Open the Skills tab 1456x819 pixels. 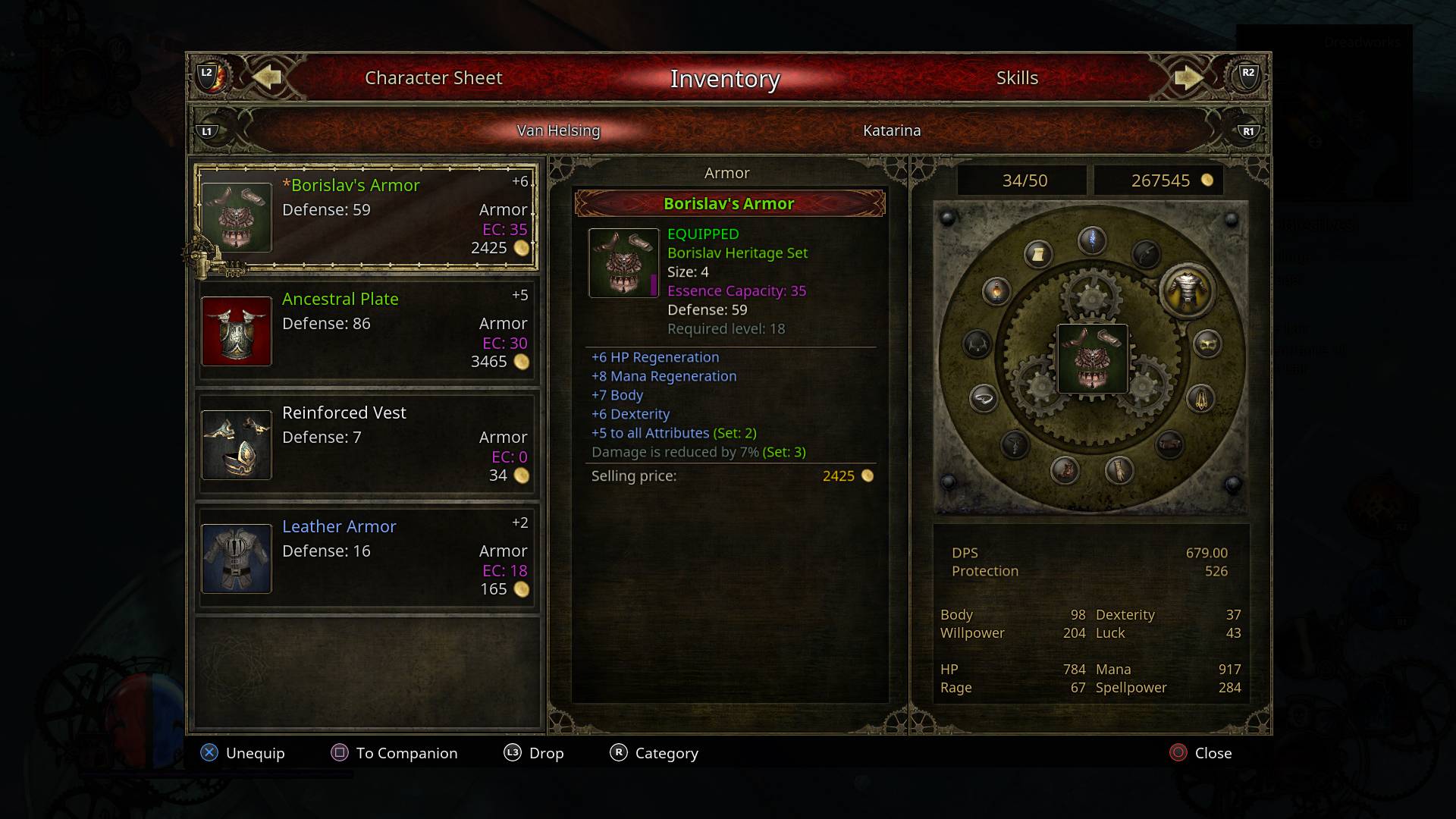pyautogui.click(x=1017, y=77)
